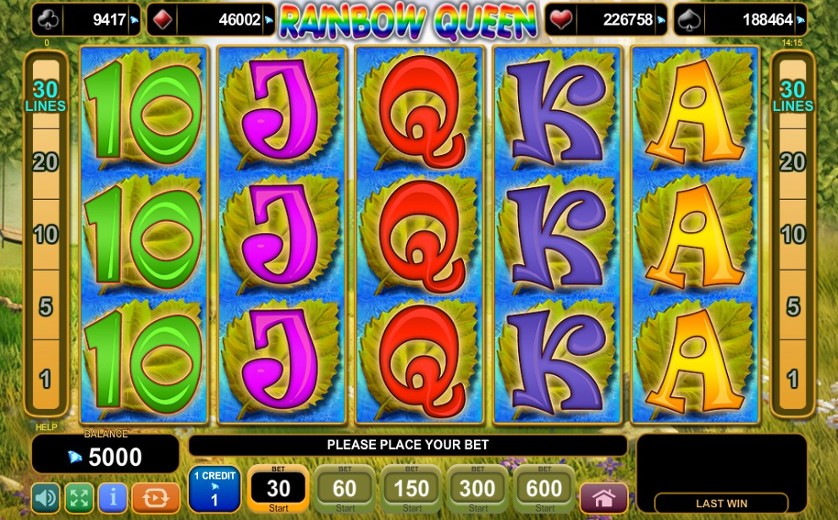Switch to fullscreen mode
The image size is (838, 520).
point(79,497)
